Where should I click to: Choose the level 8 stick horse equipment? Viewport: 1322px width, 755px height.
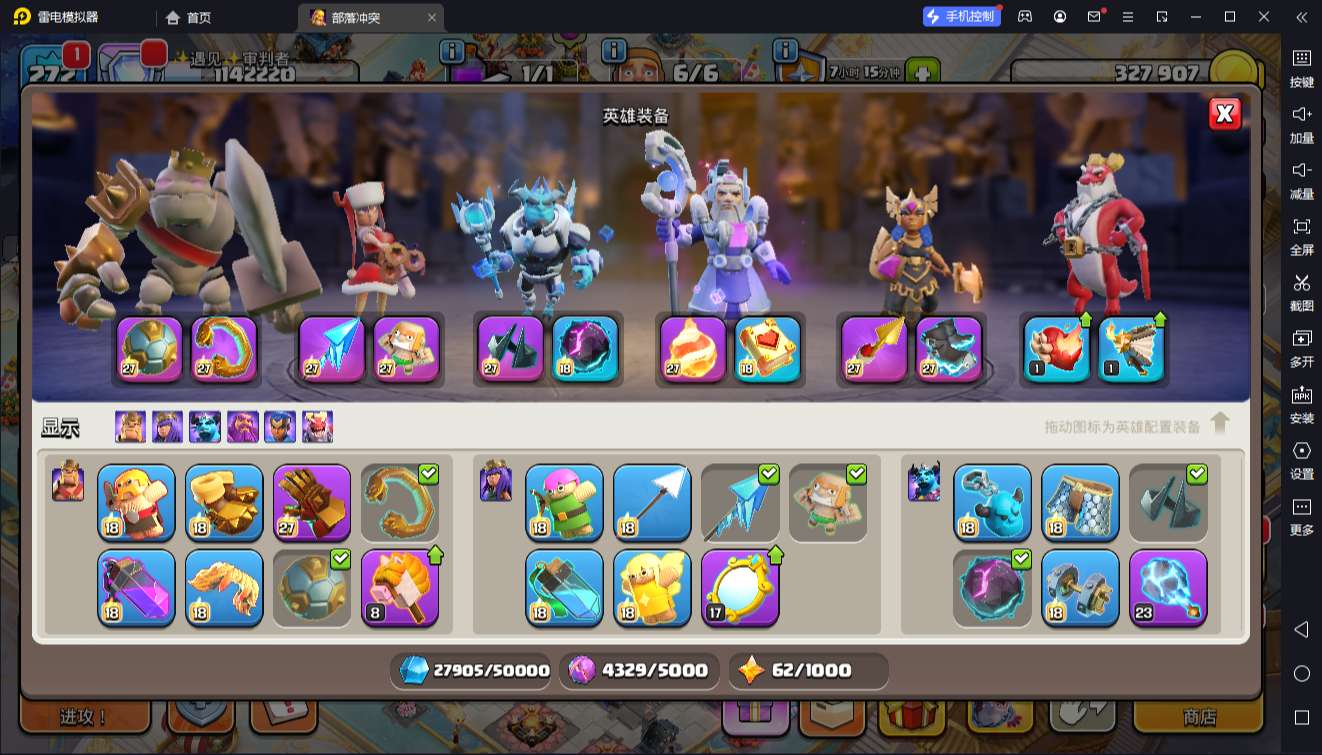(x=400, y=588)
